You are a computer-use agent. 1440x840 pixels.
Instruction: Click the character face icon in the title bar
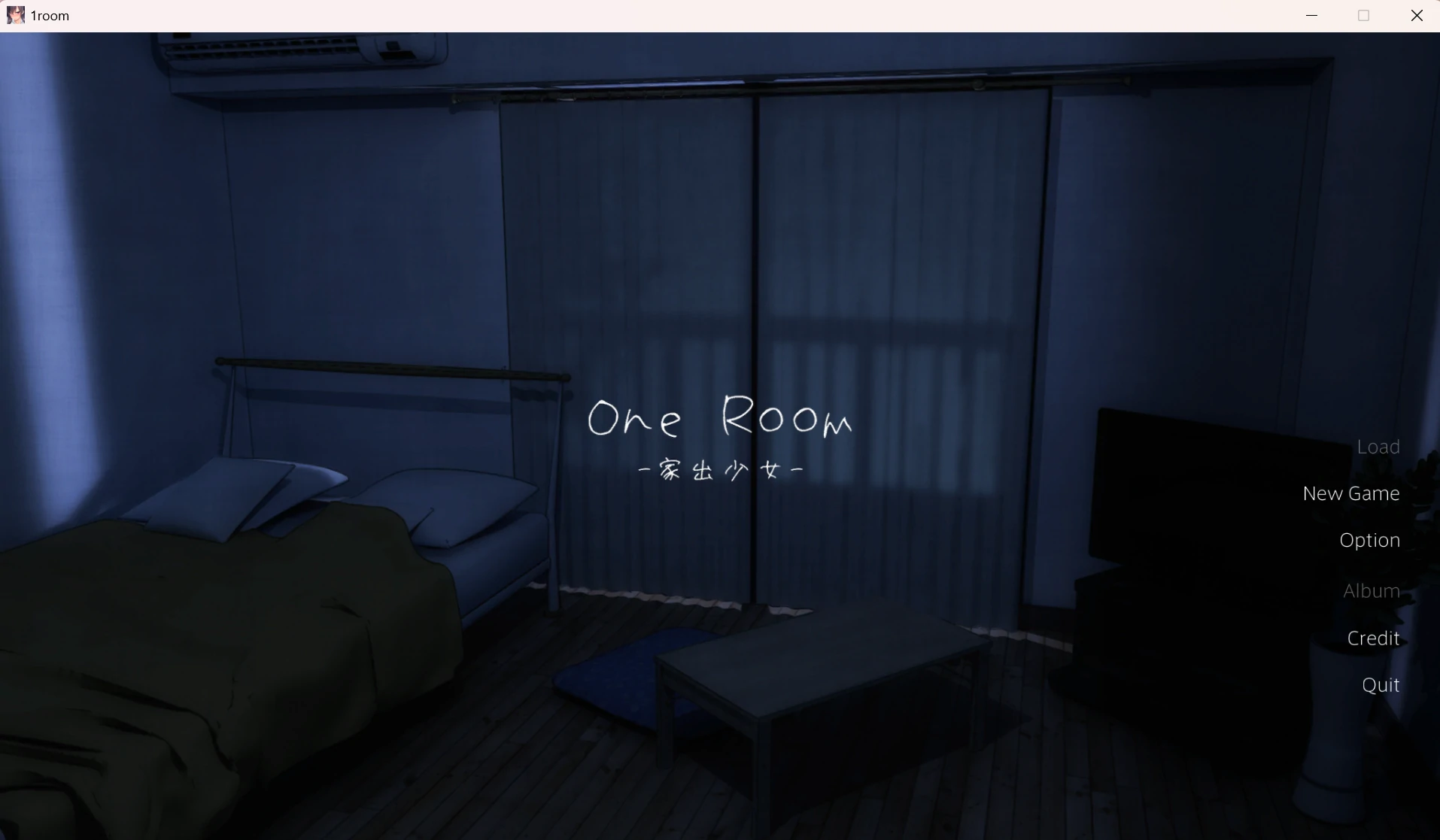[x=14, y=15]
